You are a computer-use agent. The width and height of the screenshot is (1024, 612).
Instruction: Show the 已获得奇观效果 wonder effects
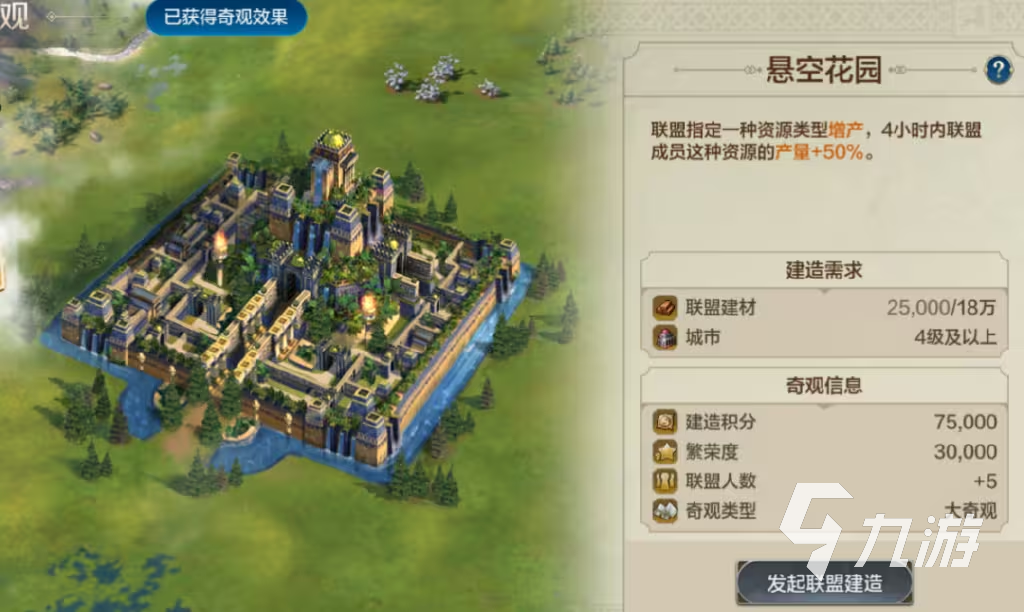[x=226, y=17]
